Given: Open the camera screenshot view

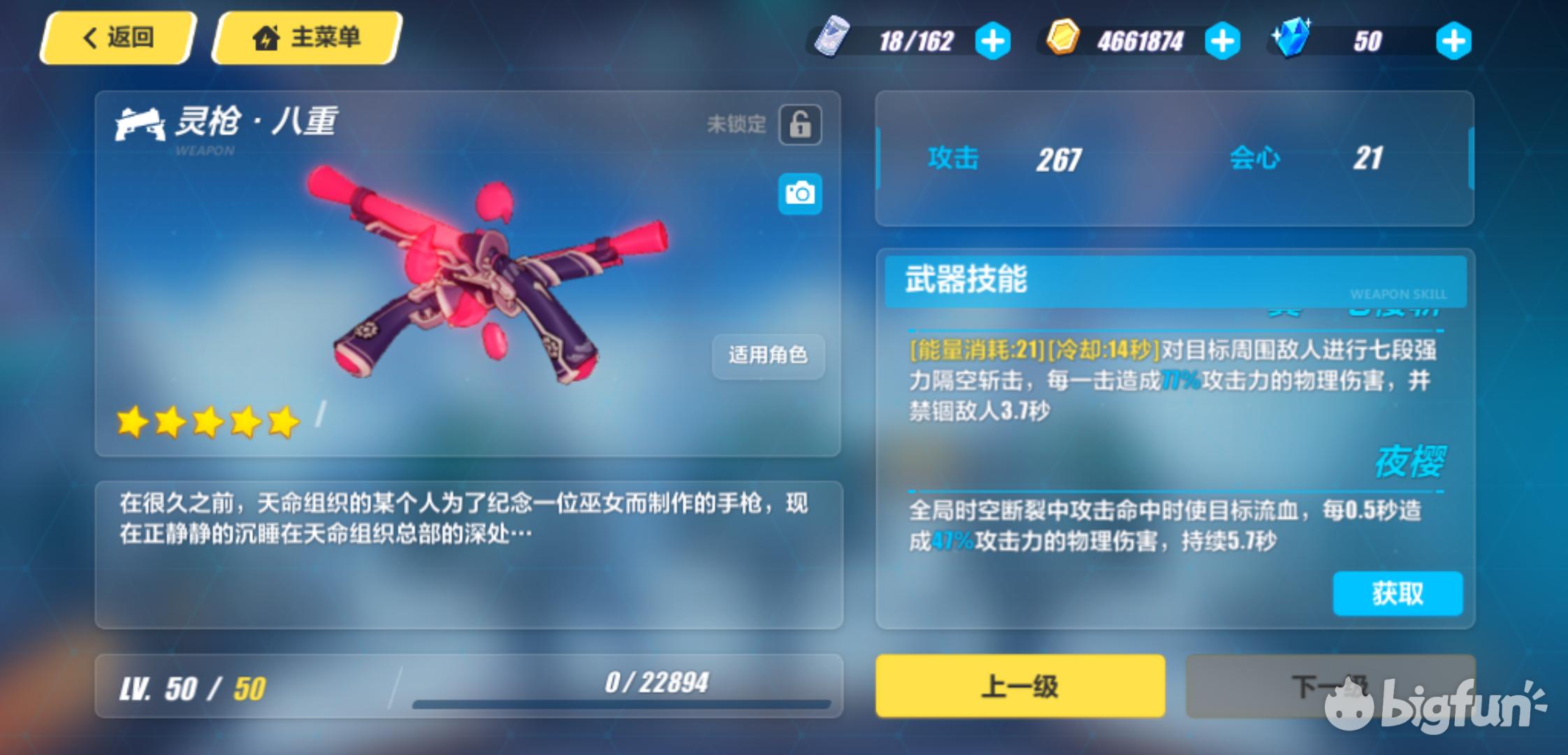Looking at the screenshot, I should point(800,193).
